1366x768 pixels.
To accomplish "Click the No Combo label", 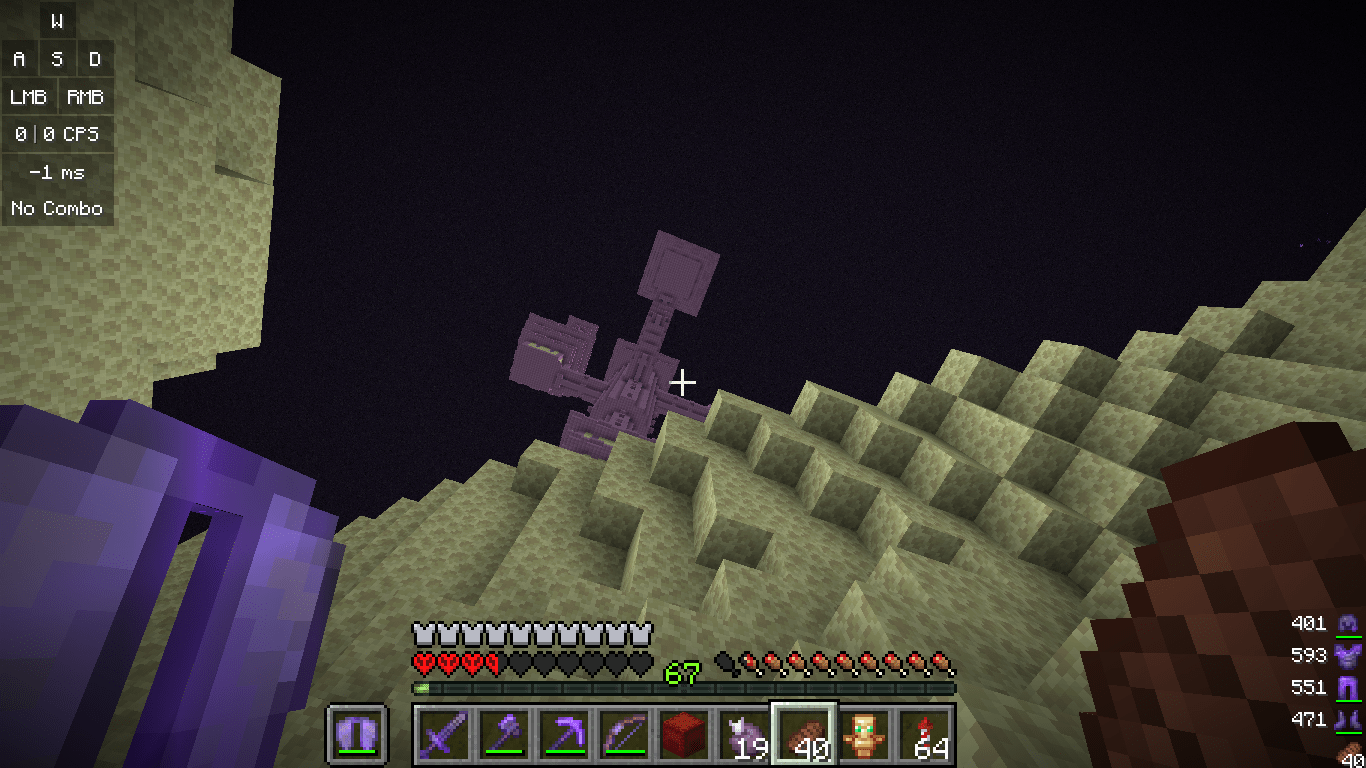I will [x=57, y=209].
